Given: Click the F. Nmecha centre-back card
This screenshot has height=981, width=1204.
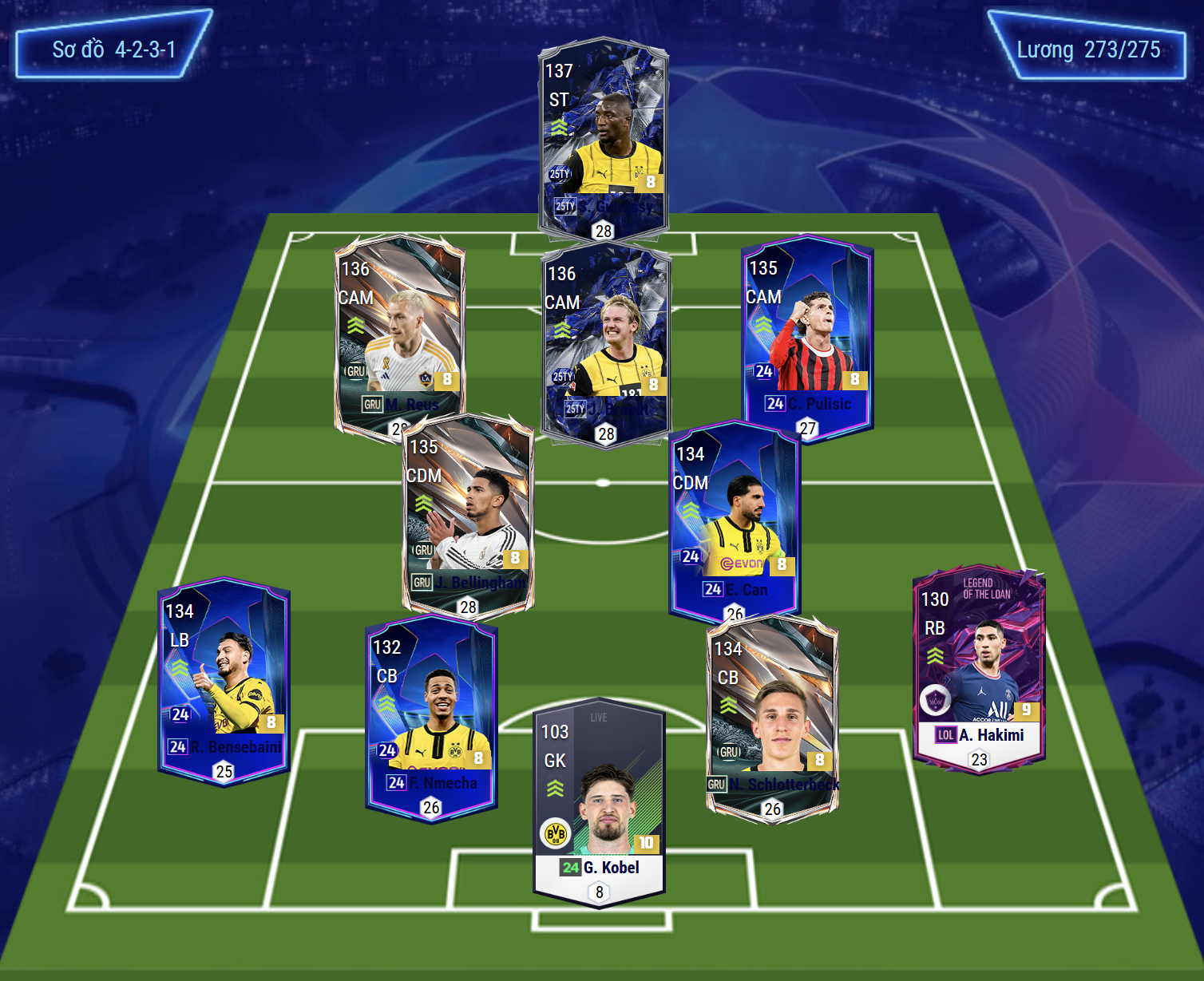Looking at the screenshot, I should (x=431, y=714).
